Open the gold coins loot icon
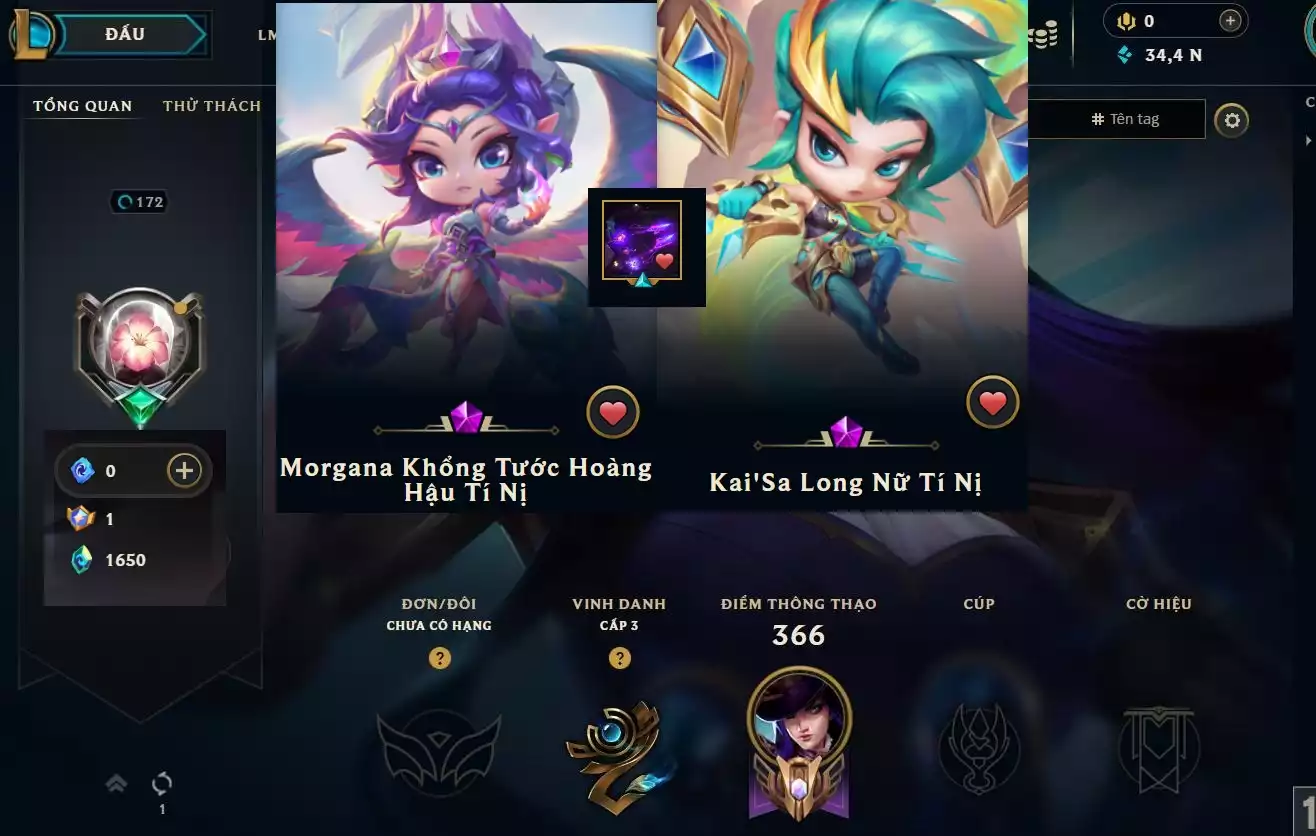The image size is (1316, 836). [x=1042, y=36]
